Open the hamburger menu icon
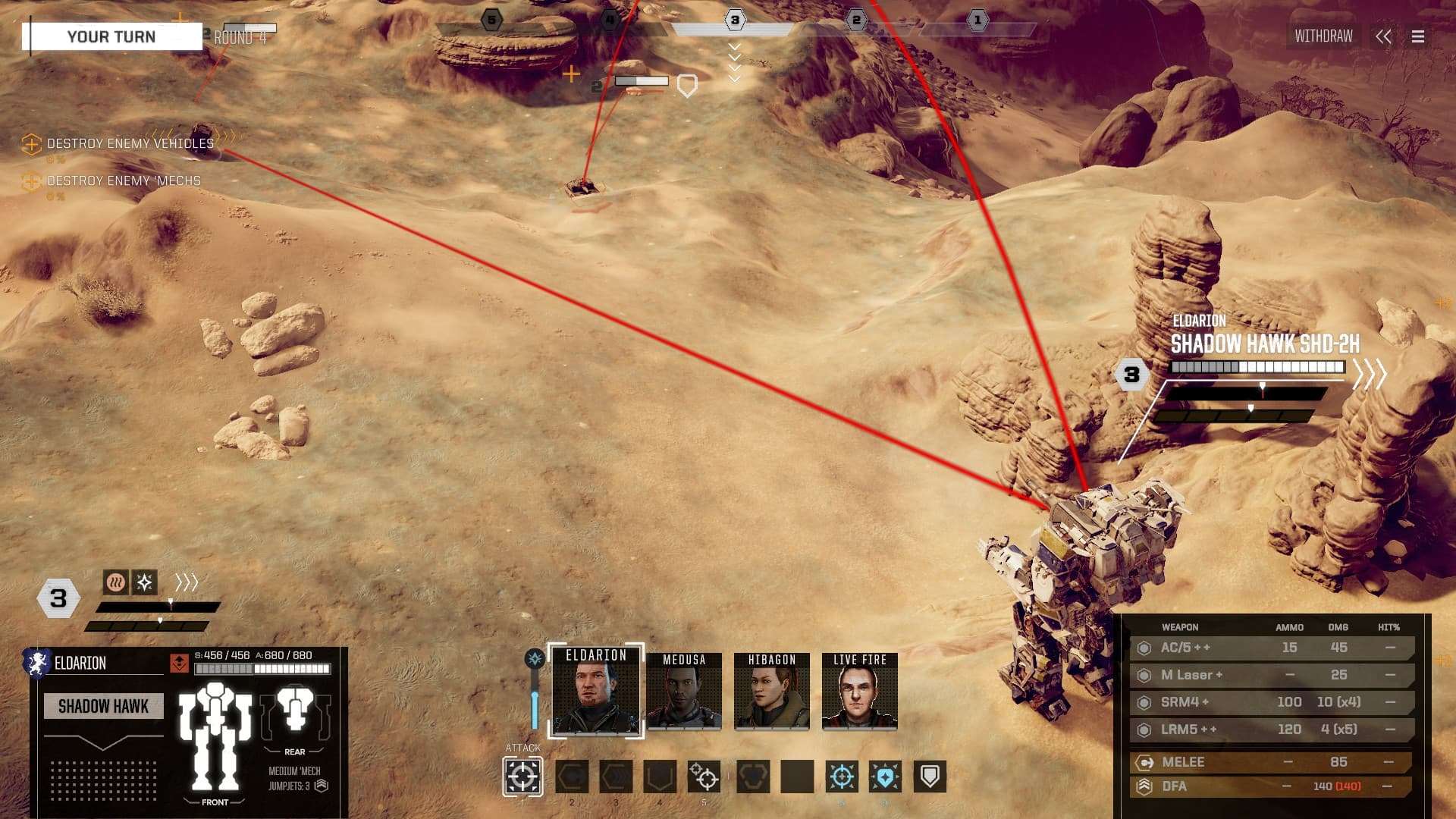The image size is (1456, 819). 1417,36
